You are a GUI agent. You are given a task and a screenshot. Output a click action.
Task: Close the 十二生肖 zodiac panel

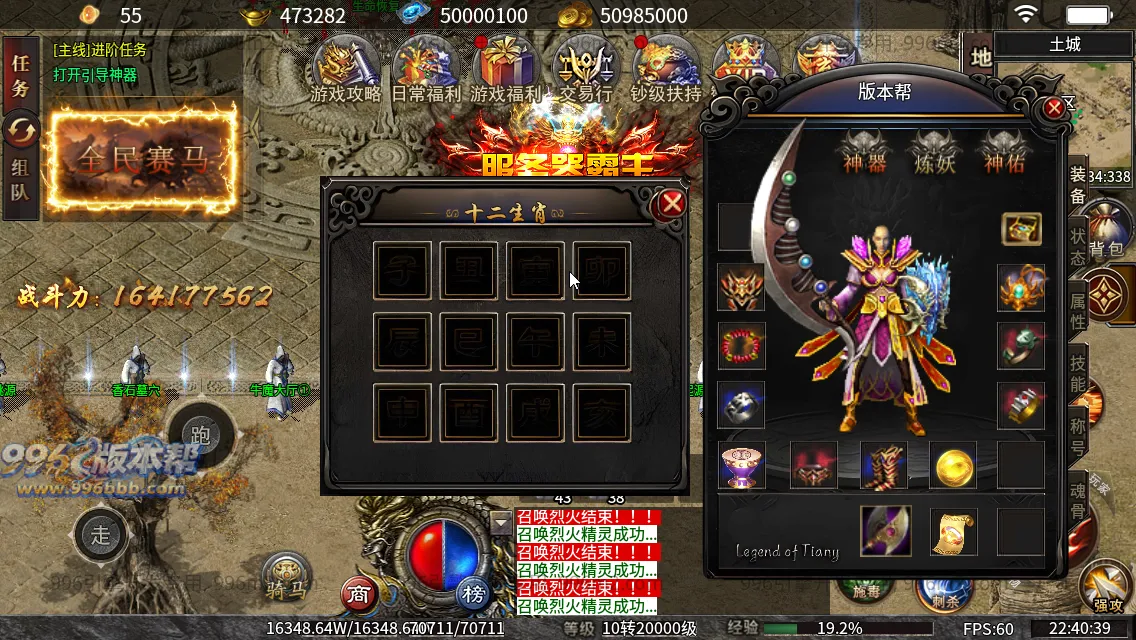(671, 204)
